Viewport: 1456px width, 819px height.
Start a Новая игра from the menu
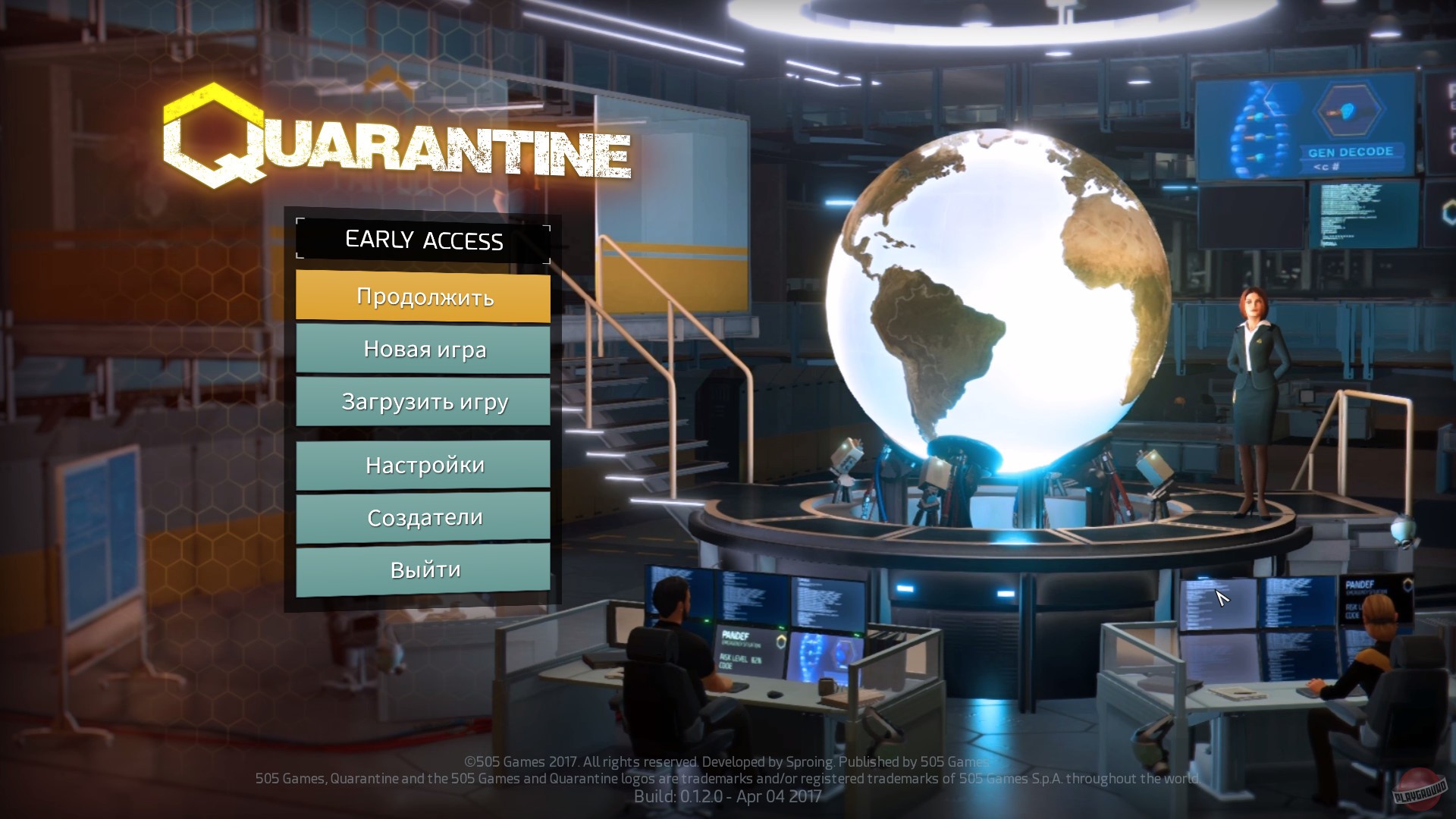point(423,350)
